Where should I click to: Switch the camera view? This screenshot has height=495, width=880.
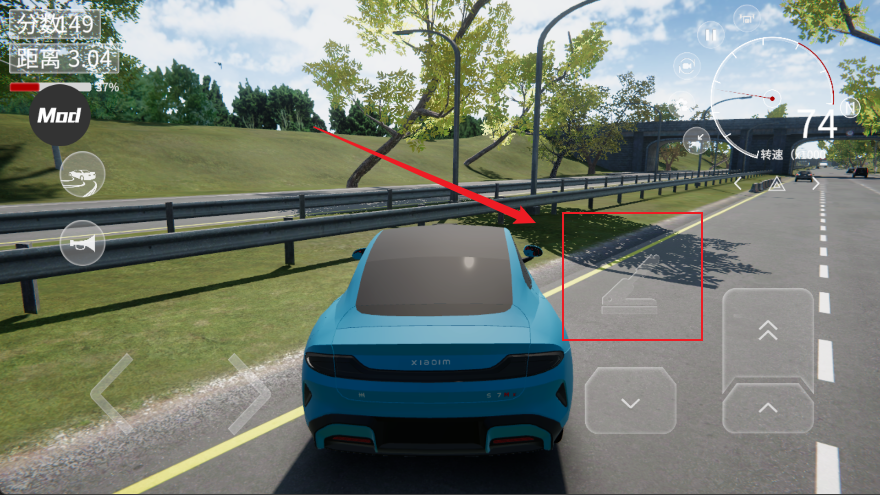[x=686, y=66]
